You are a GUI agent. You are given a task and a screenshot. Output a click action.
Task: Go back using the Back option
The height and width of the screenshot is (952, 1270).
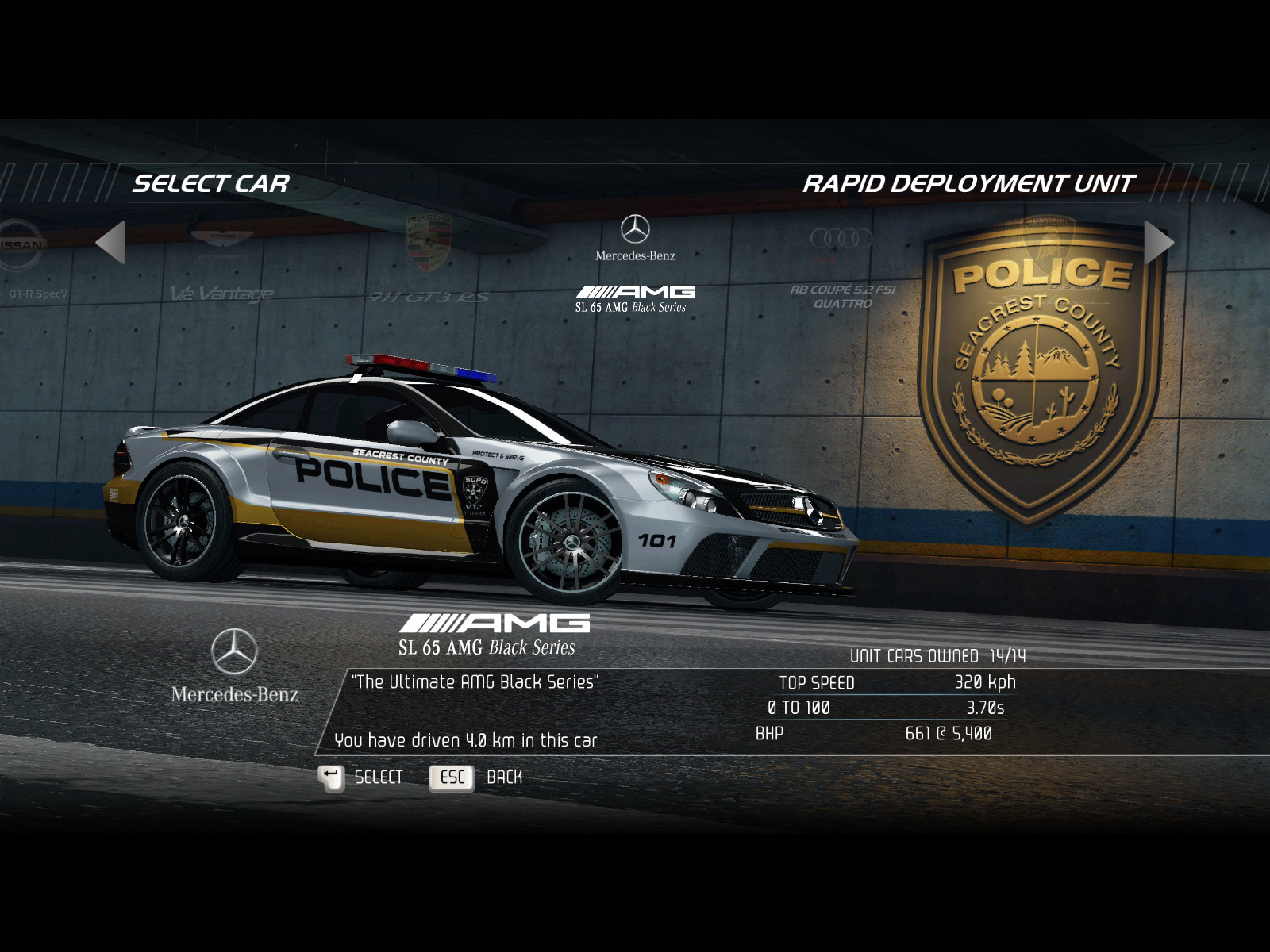coord(476,777)
